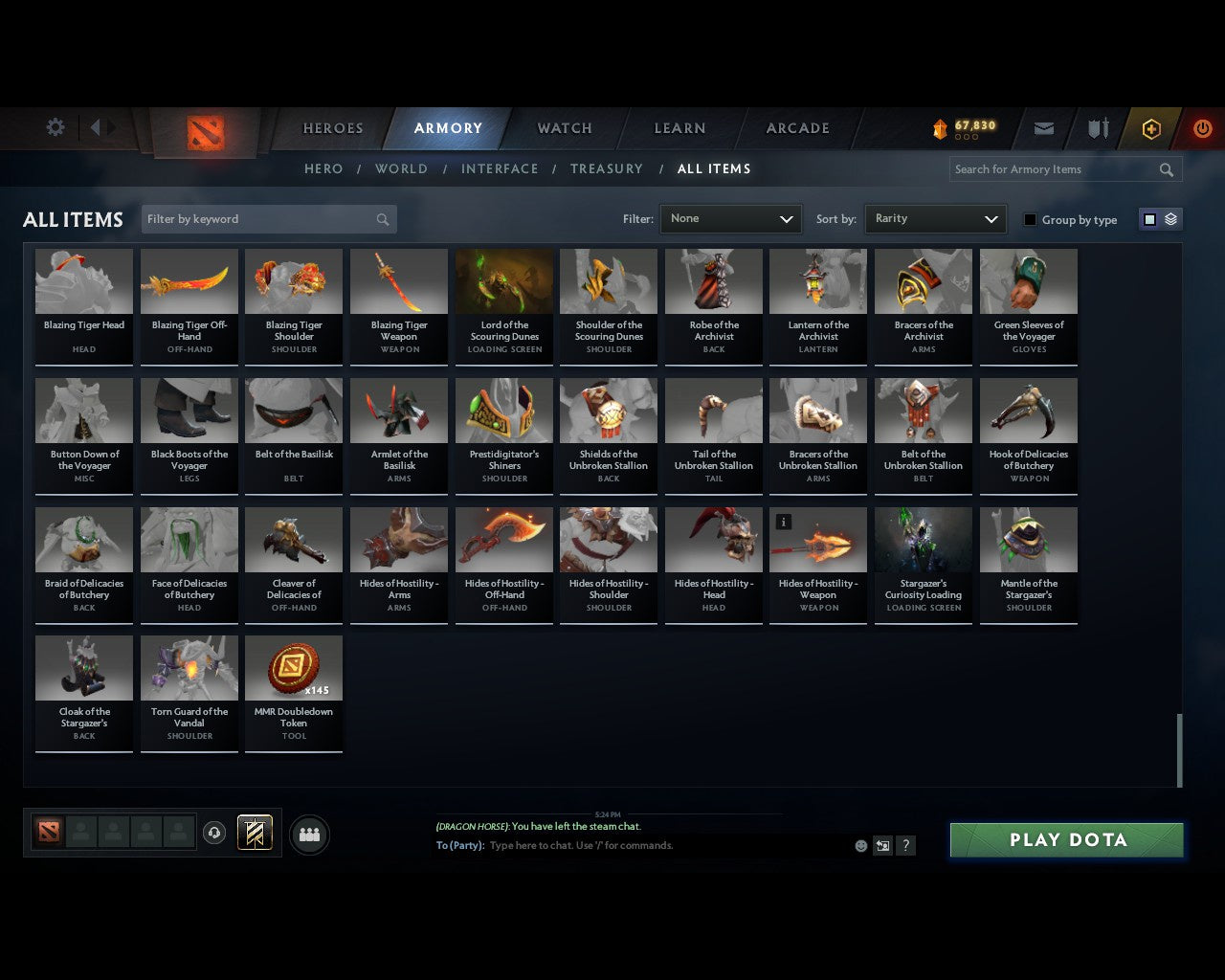Viewport: 1225px width, 980px height.
Task: Click the voice chat headset icon
Action: [214, 834]
